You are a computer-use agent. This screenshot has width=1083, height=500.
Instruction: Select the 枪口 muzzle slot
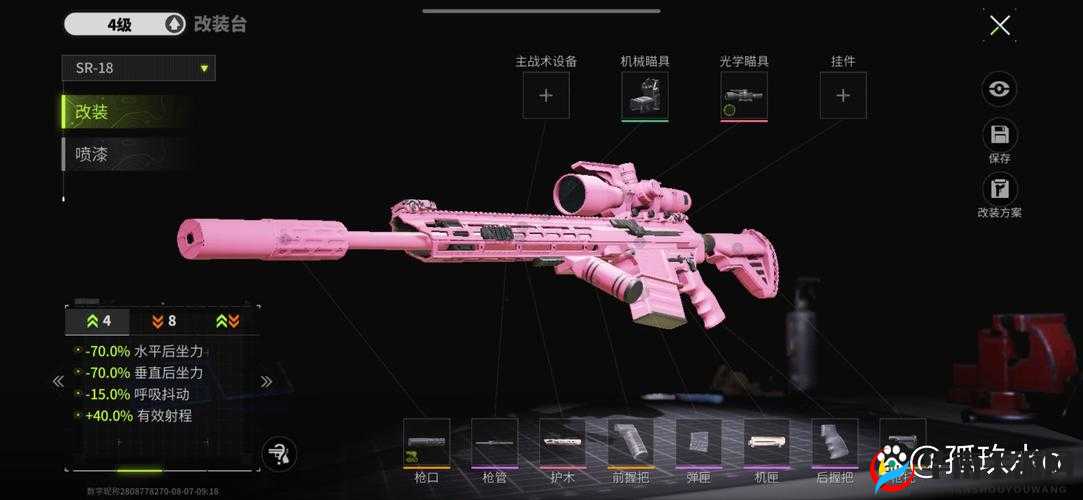tap(427, 443)
